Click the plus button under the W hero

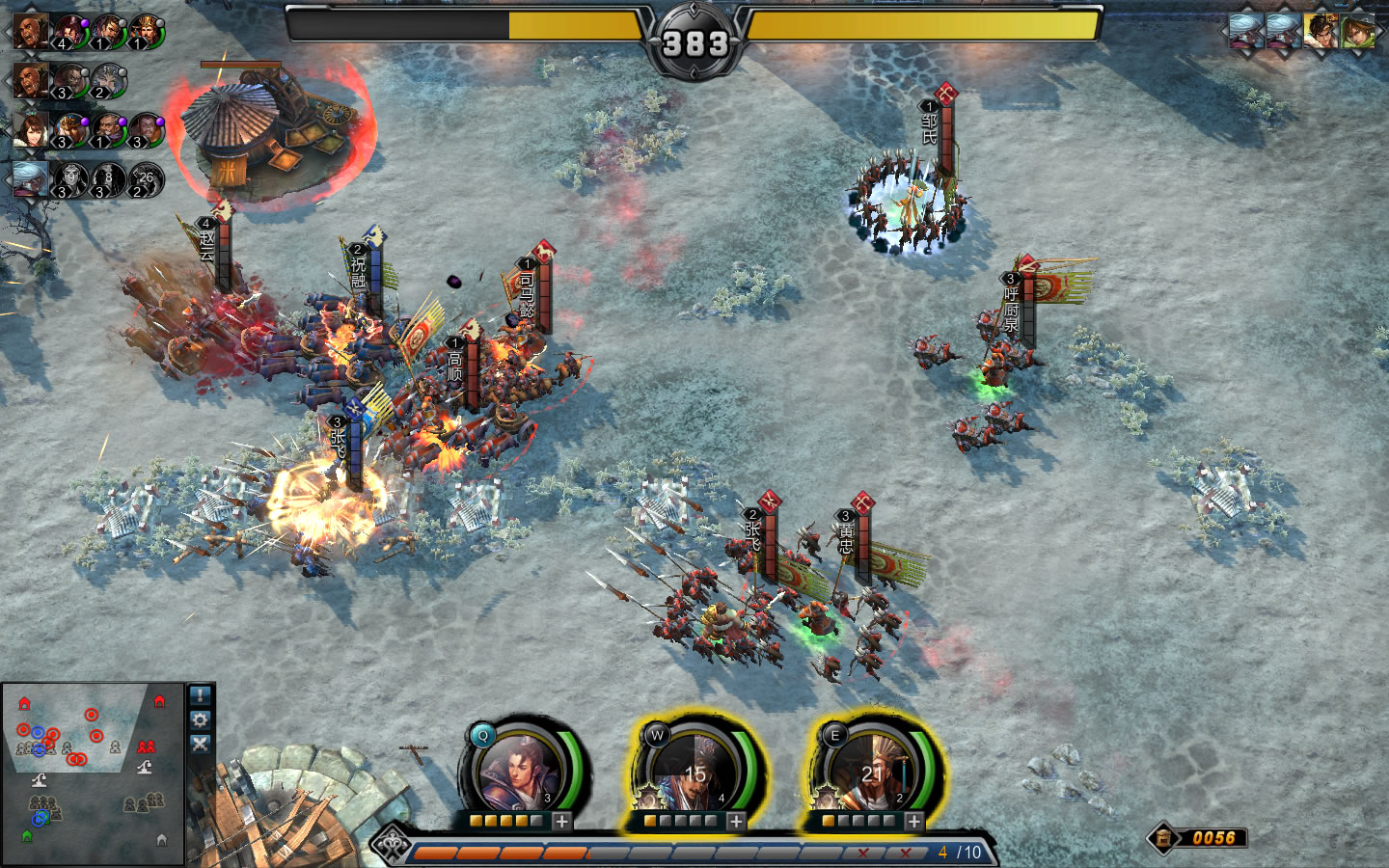tap(737, 822)
